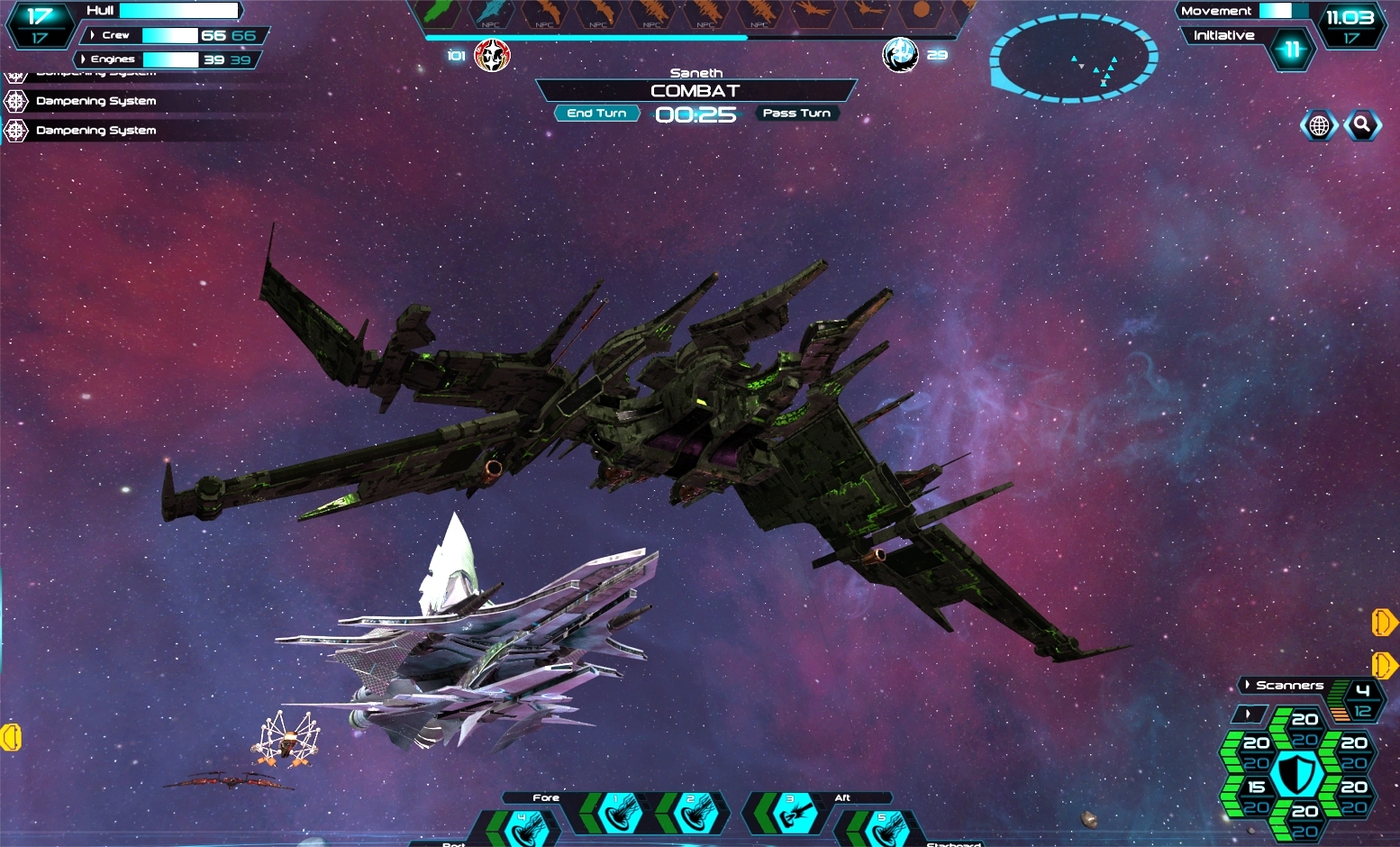
Task: Choose Port weapon slot 4
Action: (523, 827)
